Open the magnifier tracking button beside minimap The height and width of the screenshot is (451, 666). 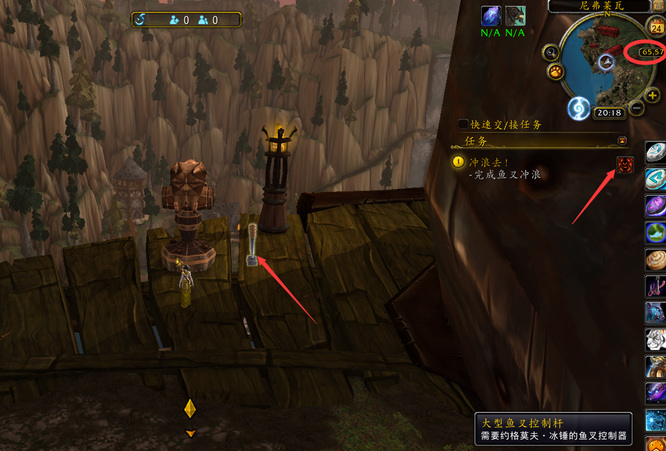(x=551, y=51)
